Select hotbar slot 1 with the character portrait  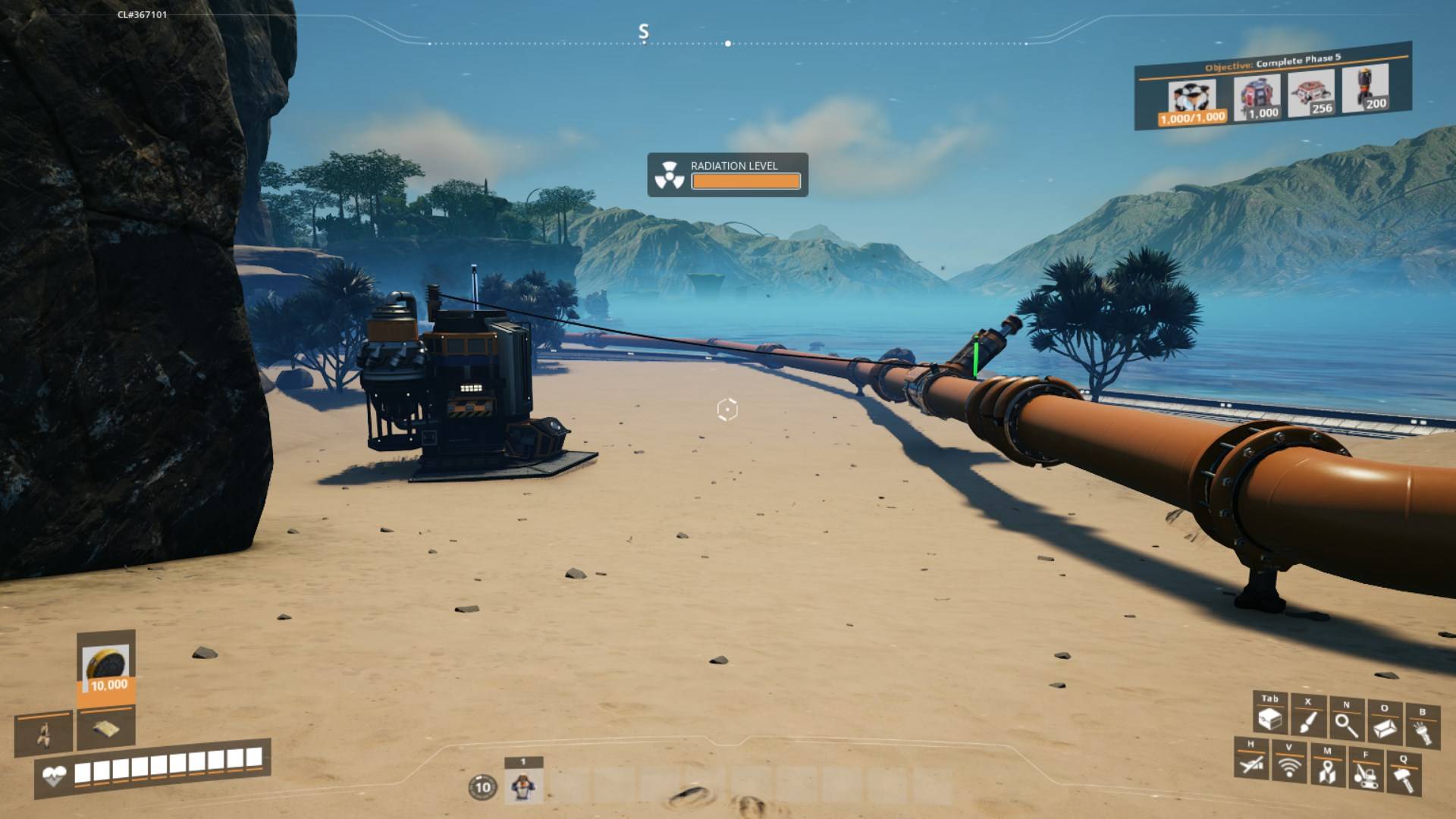tap(522, 786)
